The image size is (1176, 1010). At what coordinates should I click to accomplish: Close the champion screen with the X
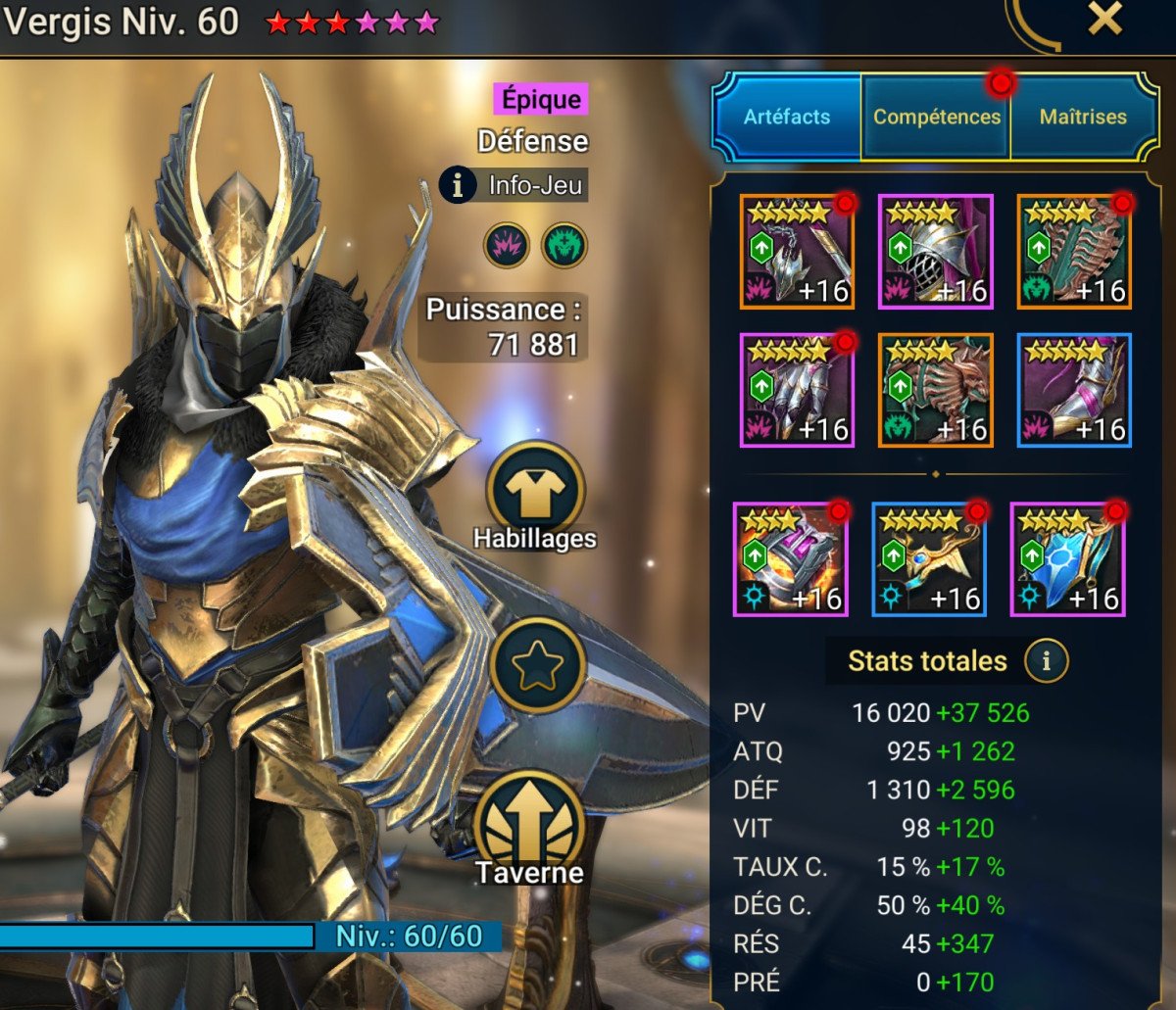[1104, 20]
